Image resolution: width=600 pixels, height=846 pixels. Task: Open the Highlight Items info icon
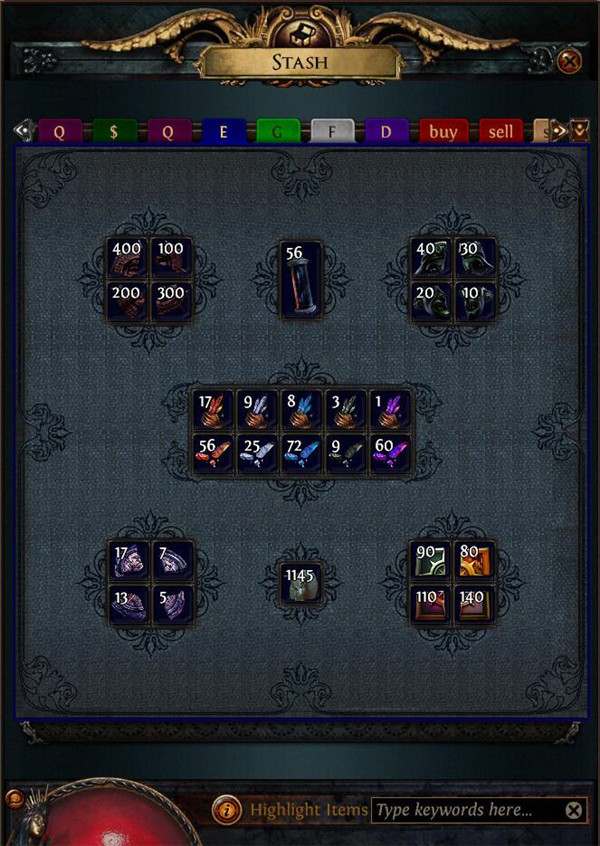coord(228,810)
